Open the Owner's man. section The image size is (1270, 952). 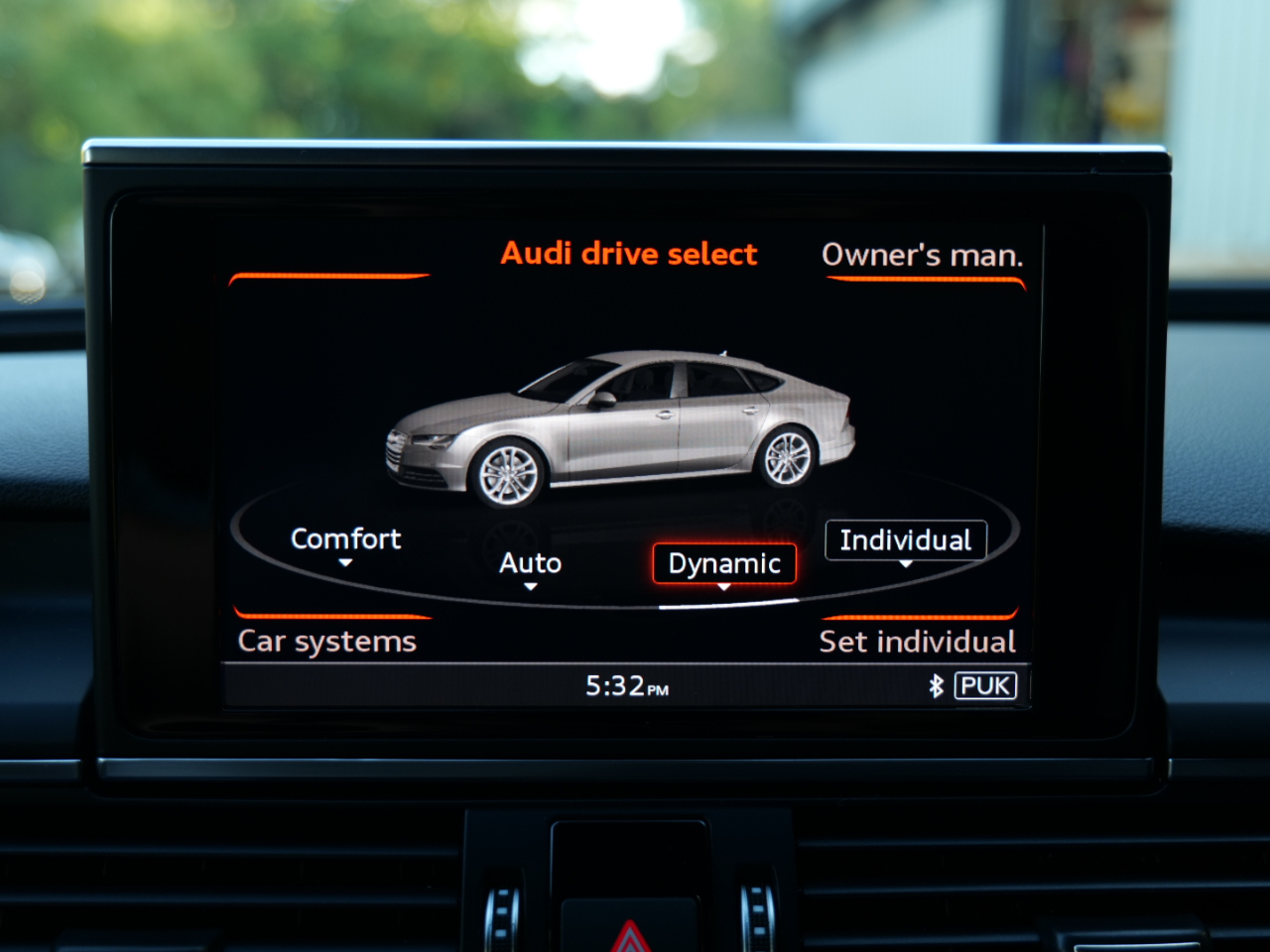point(922,255)
